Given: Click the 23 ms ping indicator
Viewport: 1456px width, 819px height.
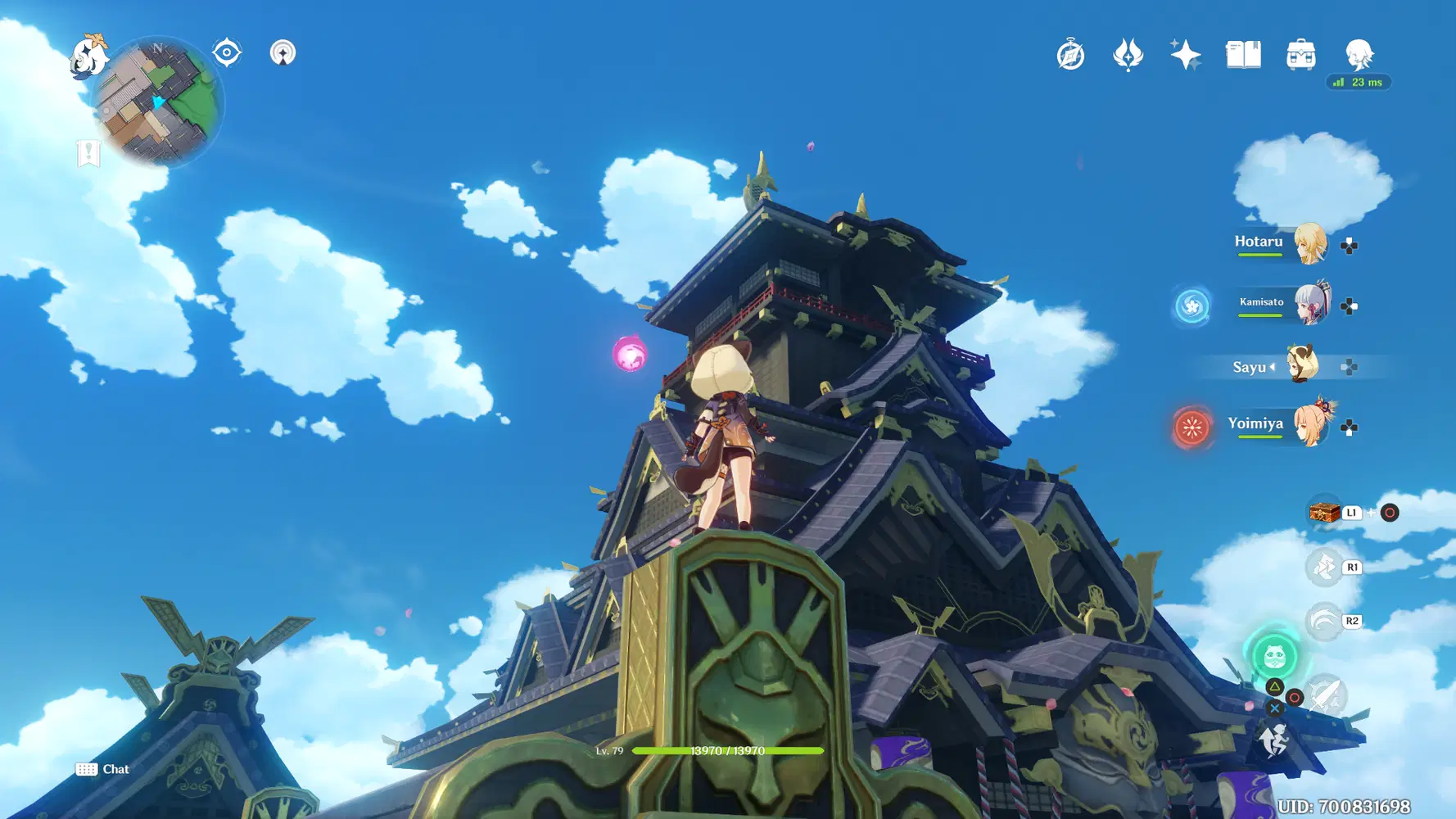Looking at the screenshot, I should pos(1357,83).
